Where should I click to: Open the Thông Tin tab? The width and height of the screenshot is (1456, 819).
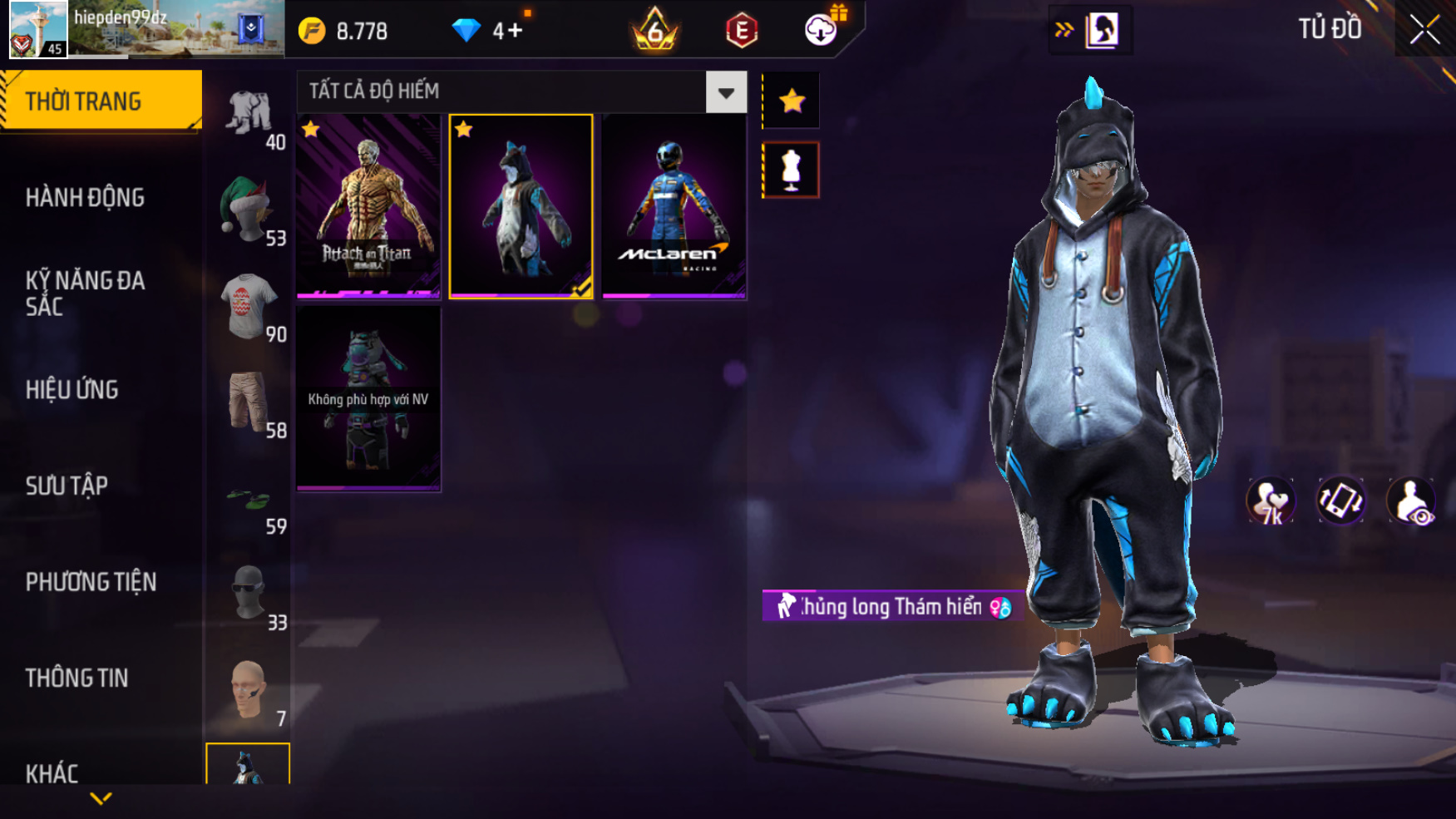(77, 678)
